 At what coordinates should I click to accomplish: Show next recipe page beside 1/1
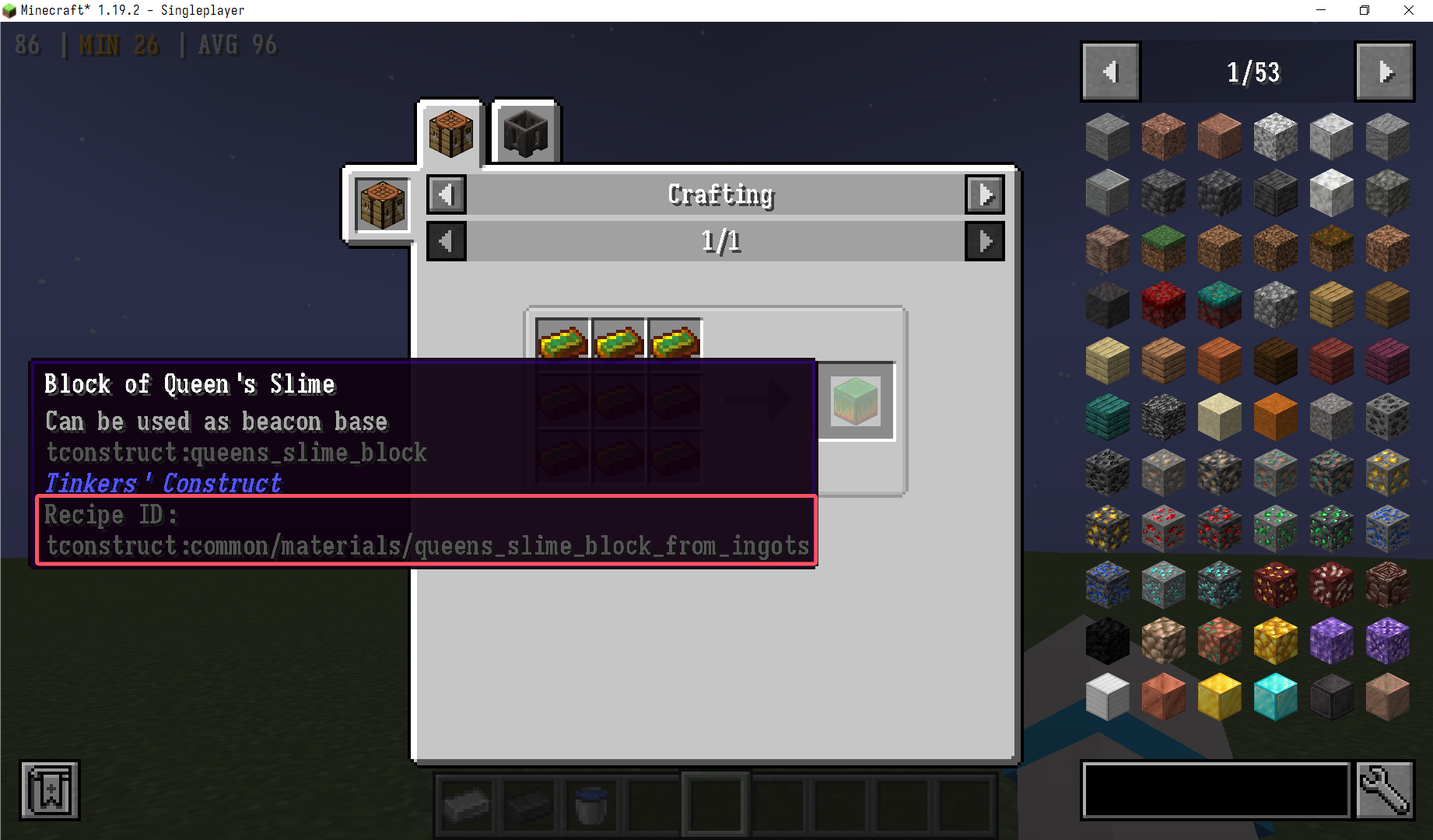coord(985,241)
